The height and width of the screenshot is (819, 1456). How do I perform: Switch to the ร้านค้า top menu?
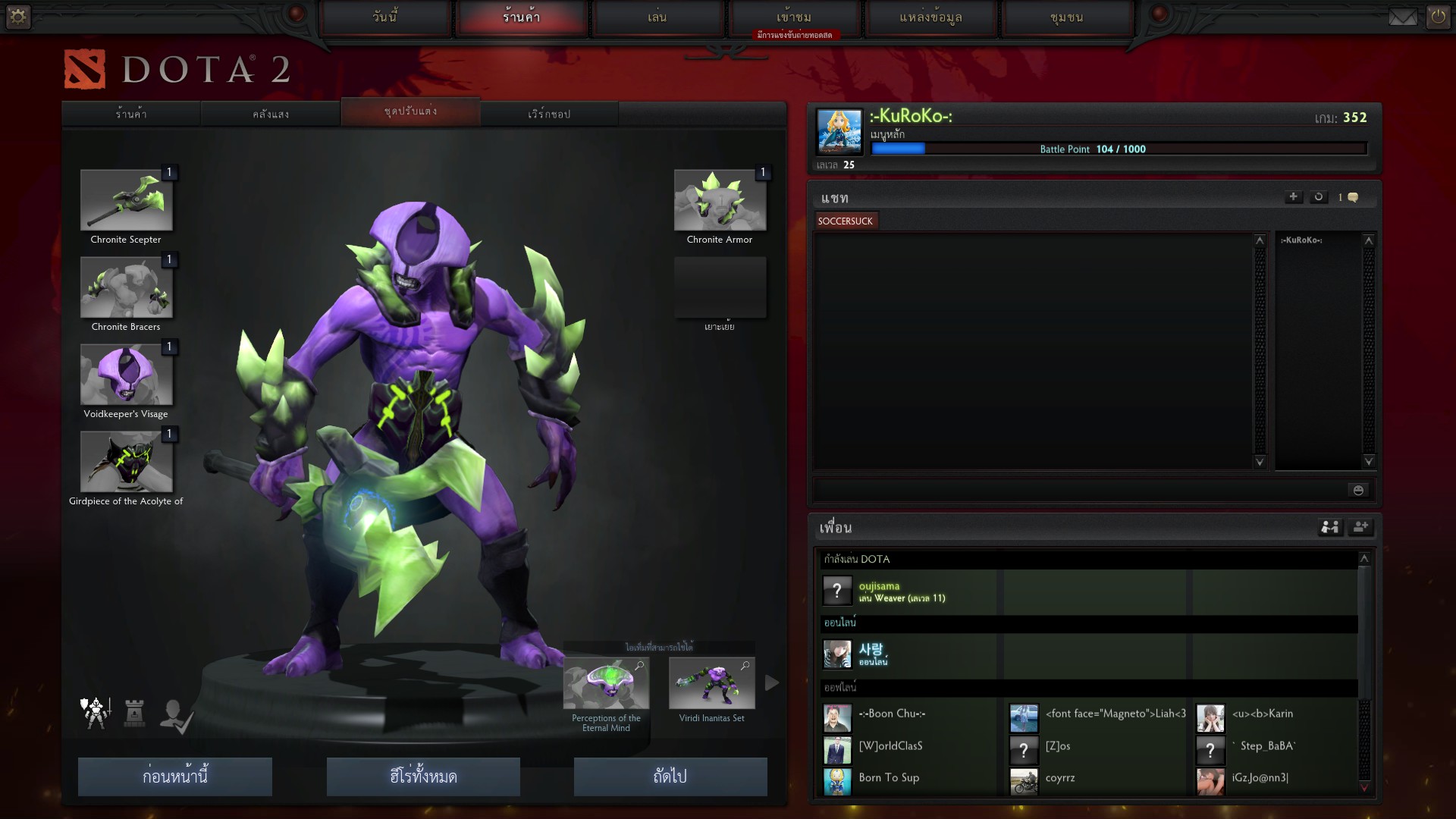coord(522,17)
